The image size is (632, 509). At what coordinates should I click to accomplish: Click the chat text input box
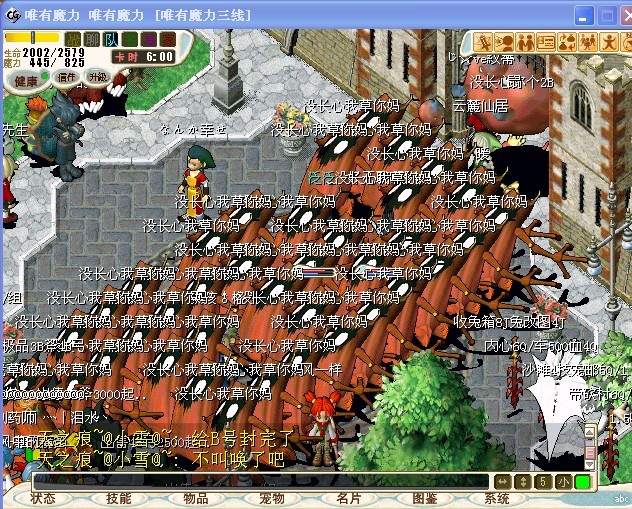point(260,482)
